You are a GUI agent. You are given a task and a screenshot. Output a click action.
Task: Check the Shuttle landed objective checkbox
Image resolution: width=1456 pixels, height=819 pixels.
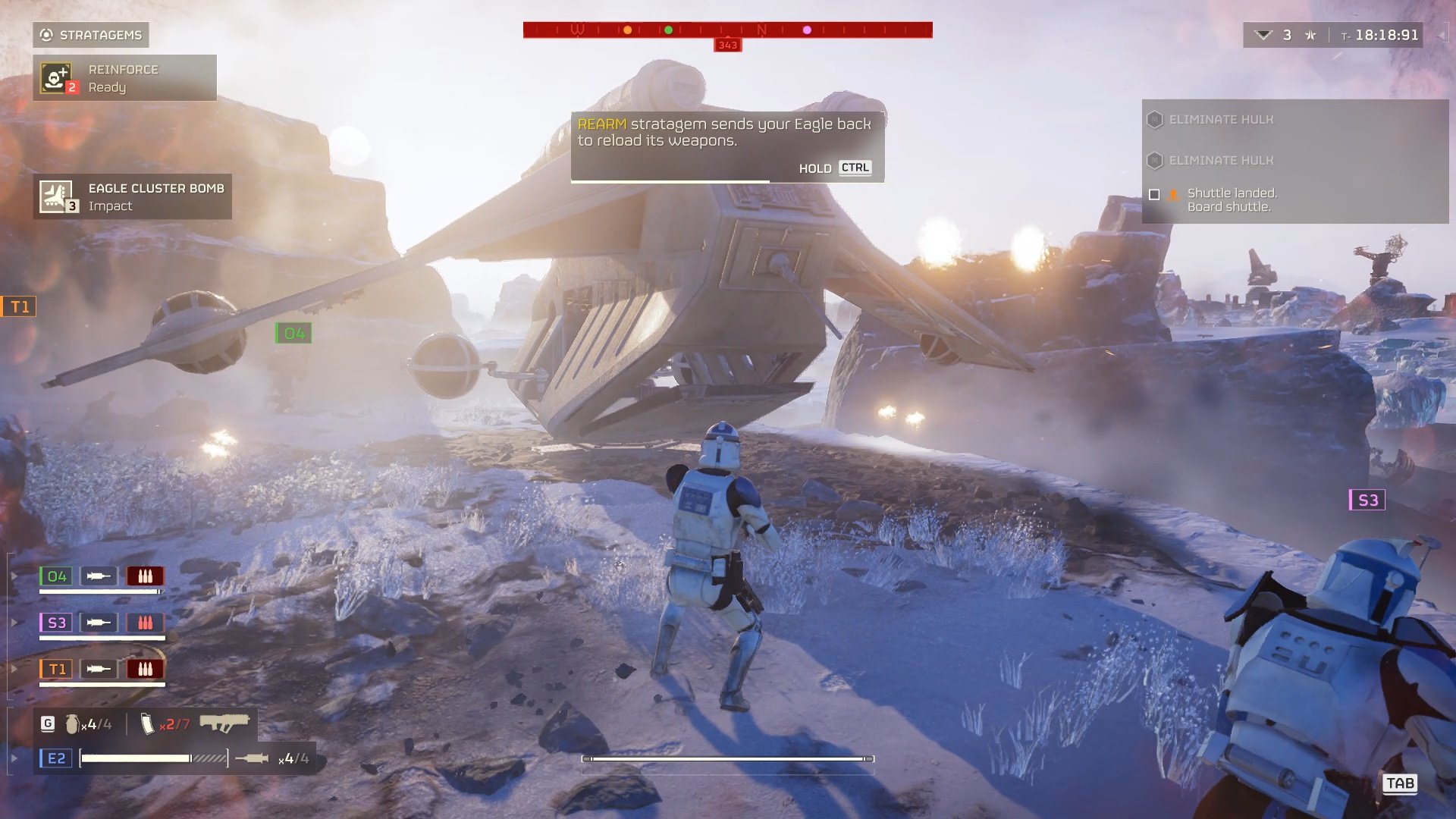coord(1156,195)
